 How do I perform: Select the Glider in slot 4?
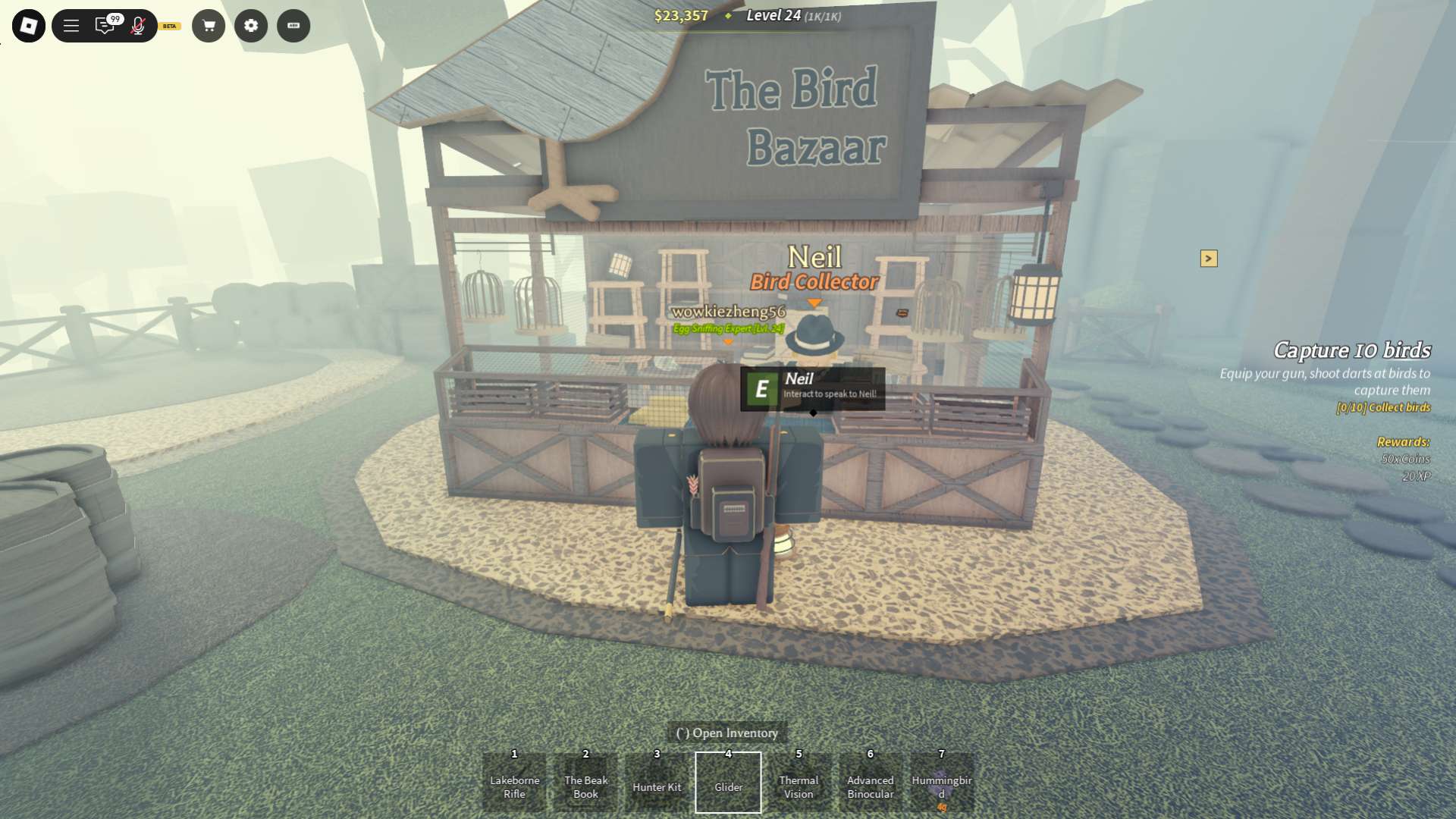729,782
